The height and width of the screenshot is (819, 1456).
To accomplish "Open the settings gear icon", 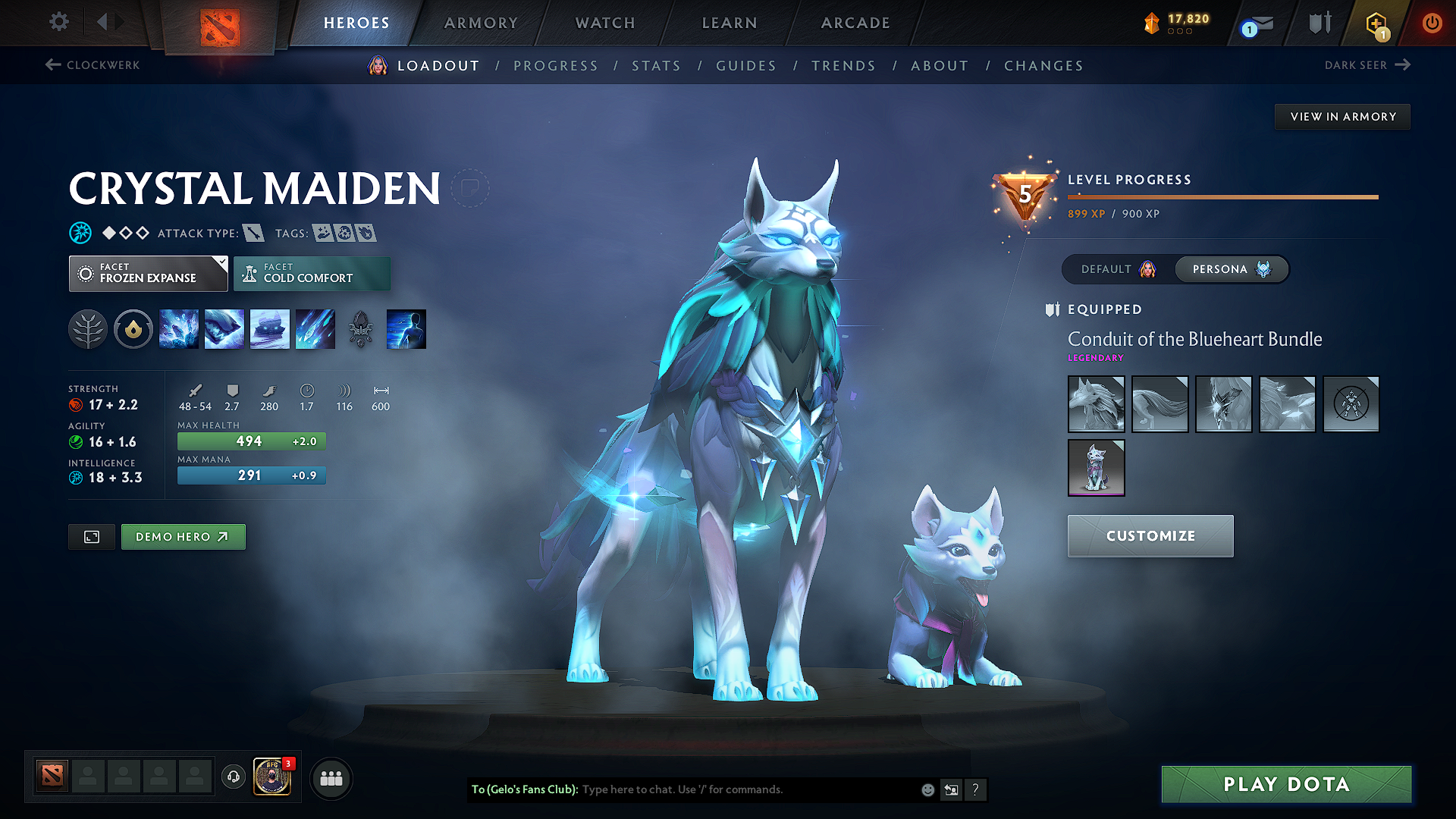I will click(58, 22).
